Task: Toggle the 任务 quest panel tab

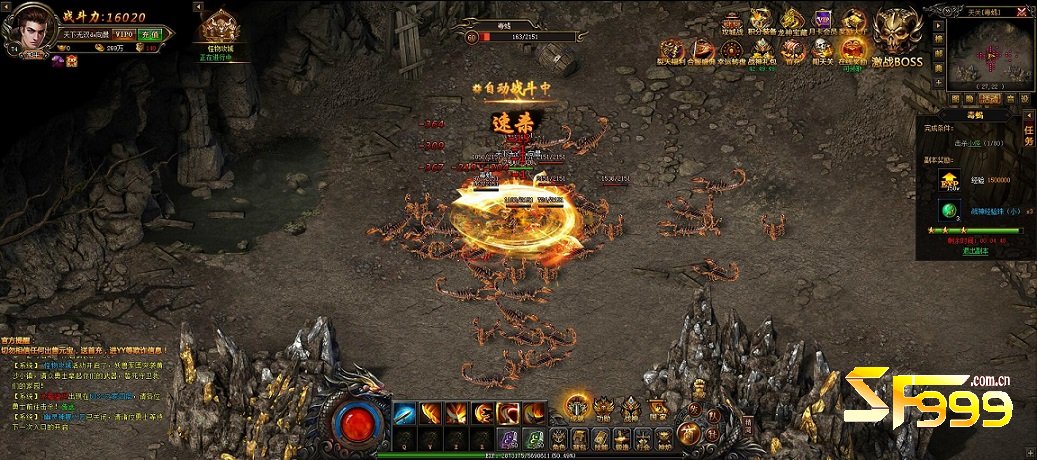Action: [x=1028, y=135]
